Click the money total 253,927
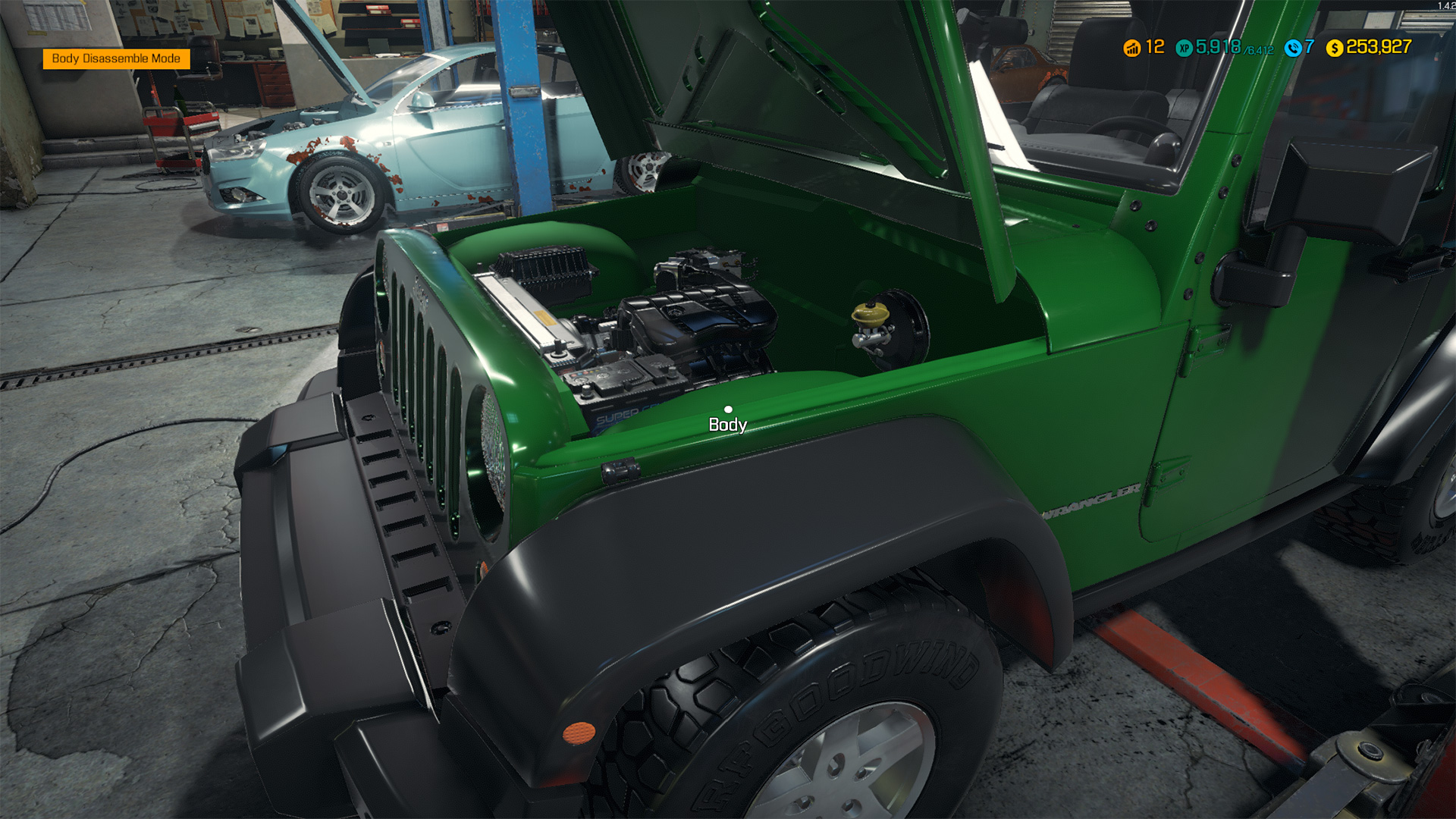 point(1379,48)
